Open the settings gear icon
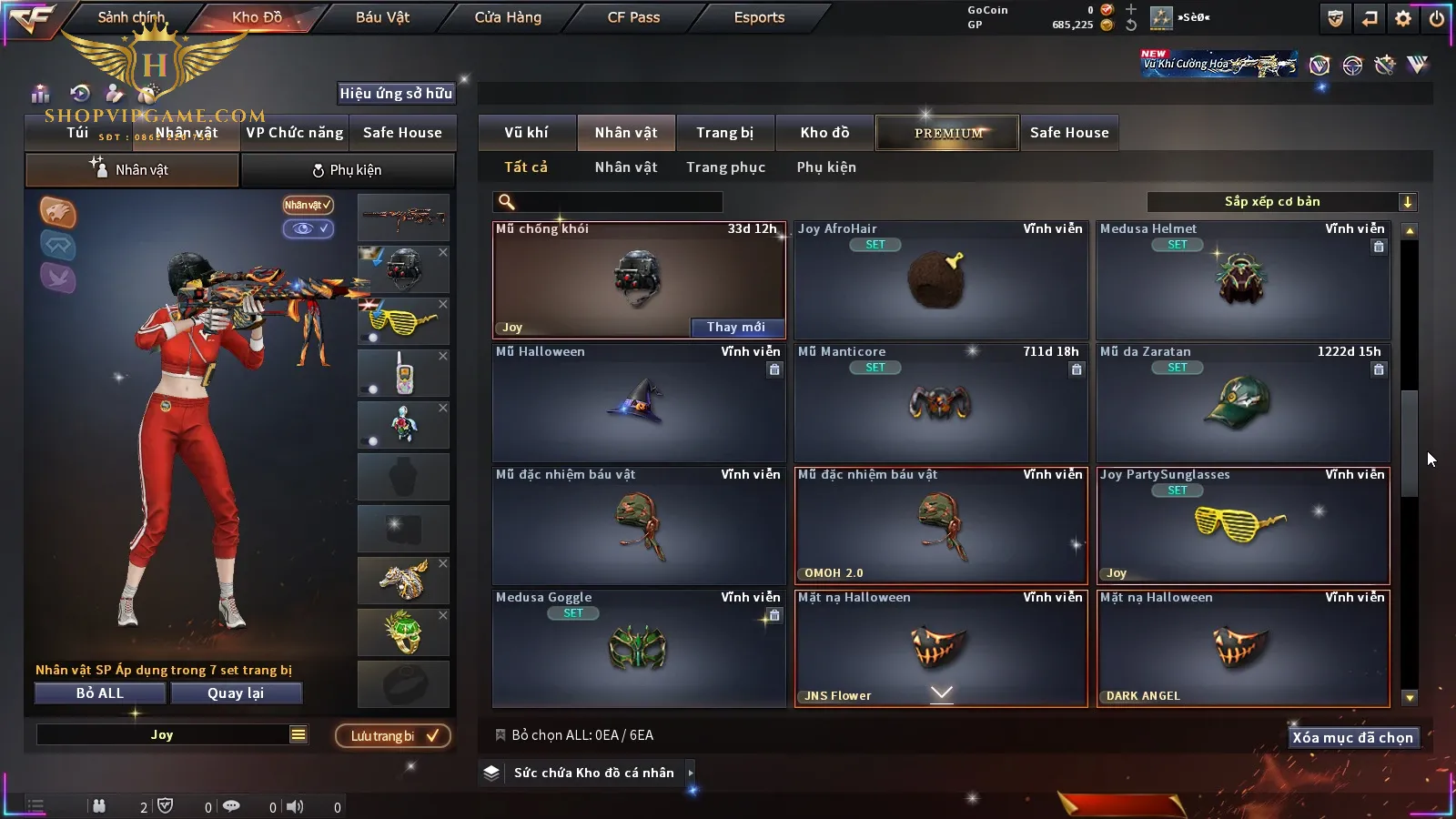Viewport: 1456px width, 819px height. [x=1403, y=18]
